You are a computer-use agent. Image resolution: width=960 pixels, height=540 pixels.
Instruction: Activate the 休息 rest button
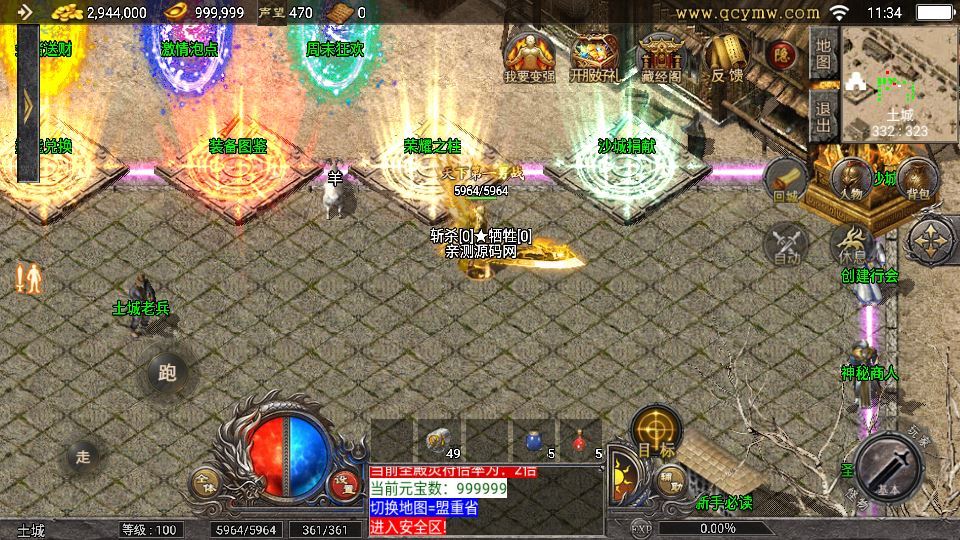pos(850,243)
